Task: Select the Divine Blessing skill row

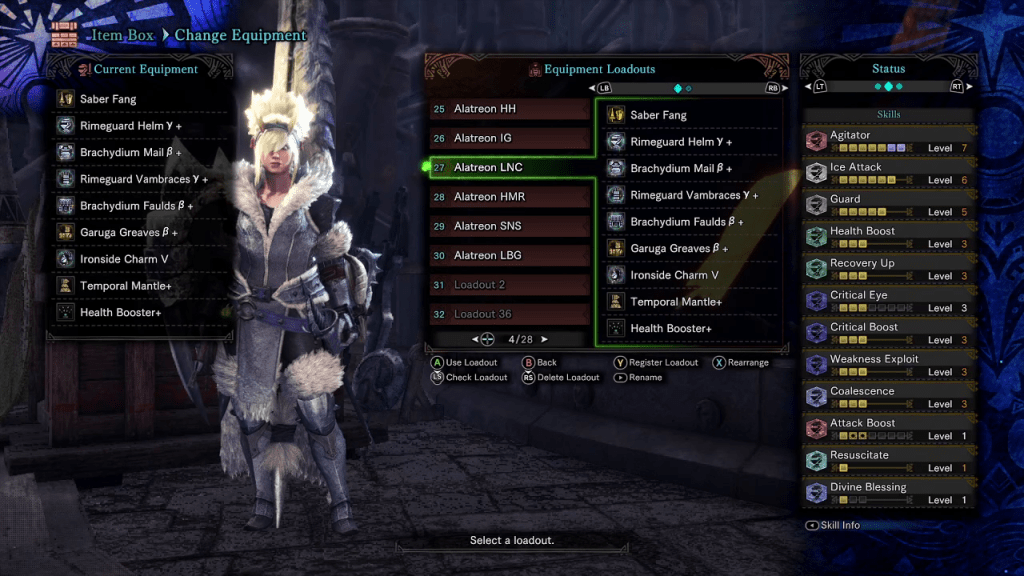Action: click(888, 493)
